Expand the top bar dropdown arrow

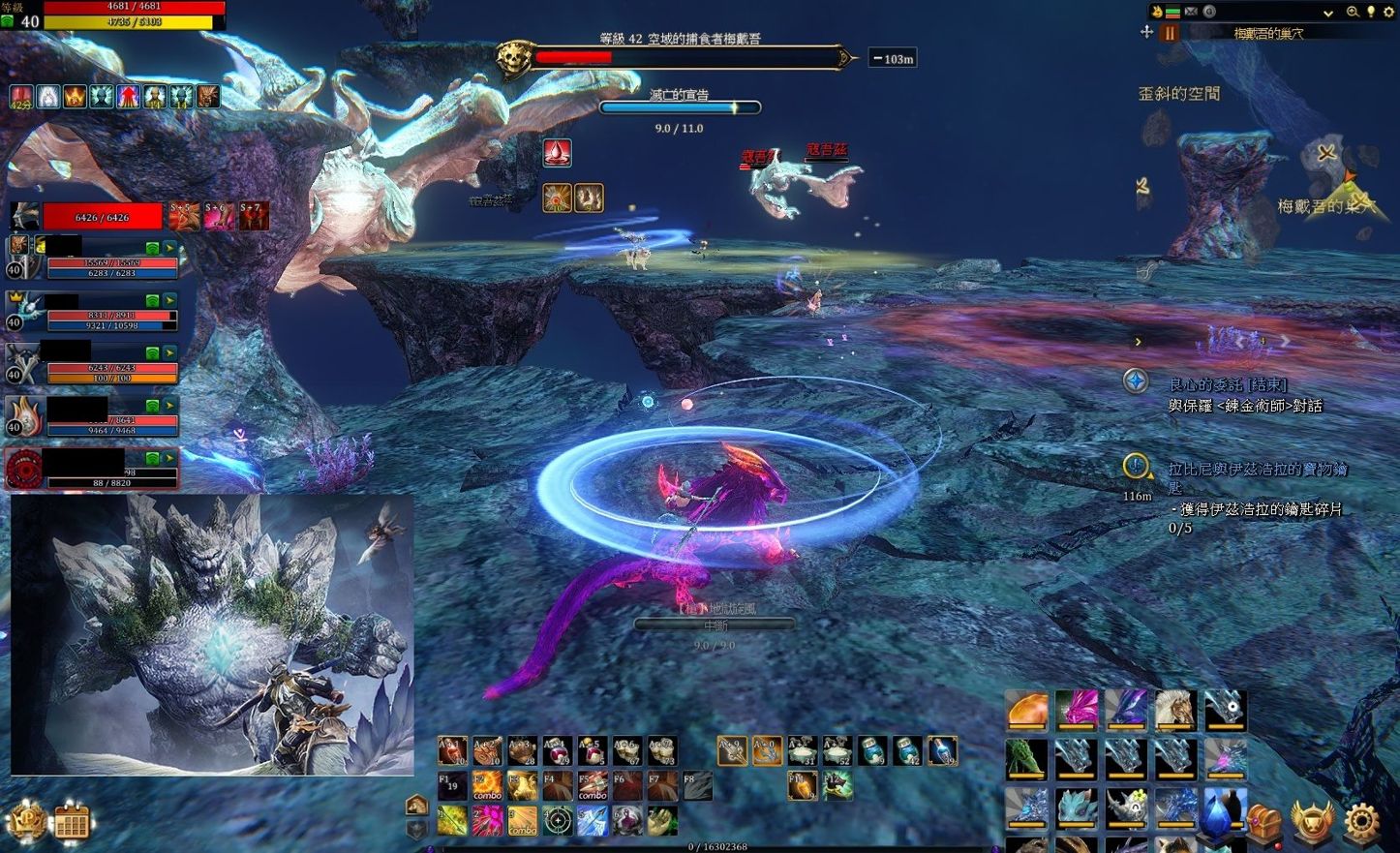(x=1327, y=13)
